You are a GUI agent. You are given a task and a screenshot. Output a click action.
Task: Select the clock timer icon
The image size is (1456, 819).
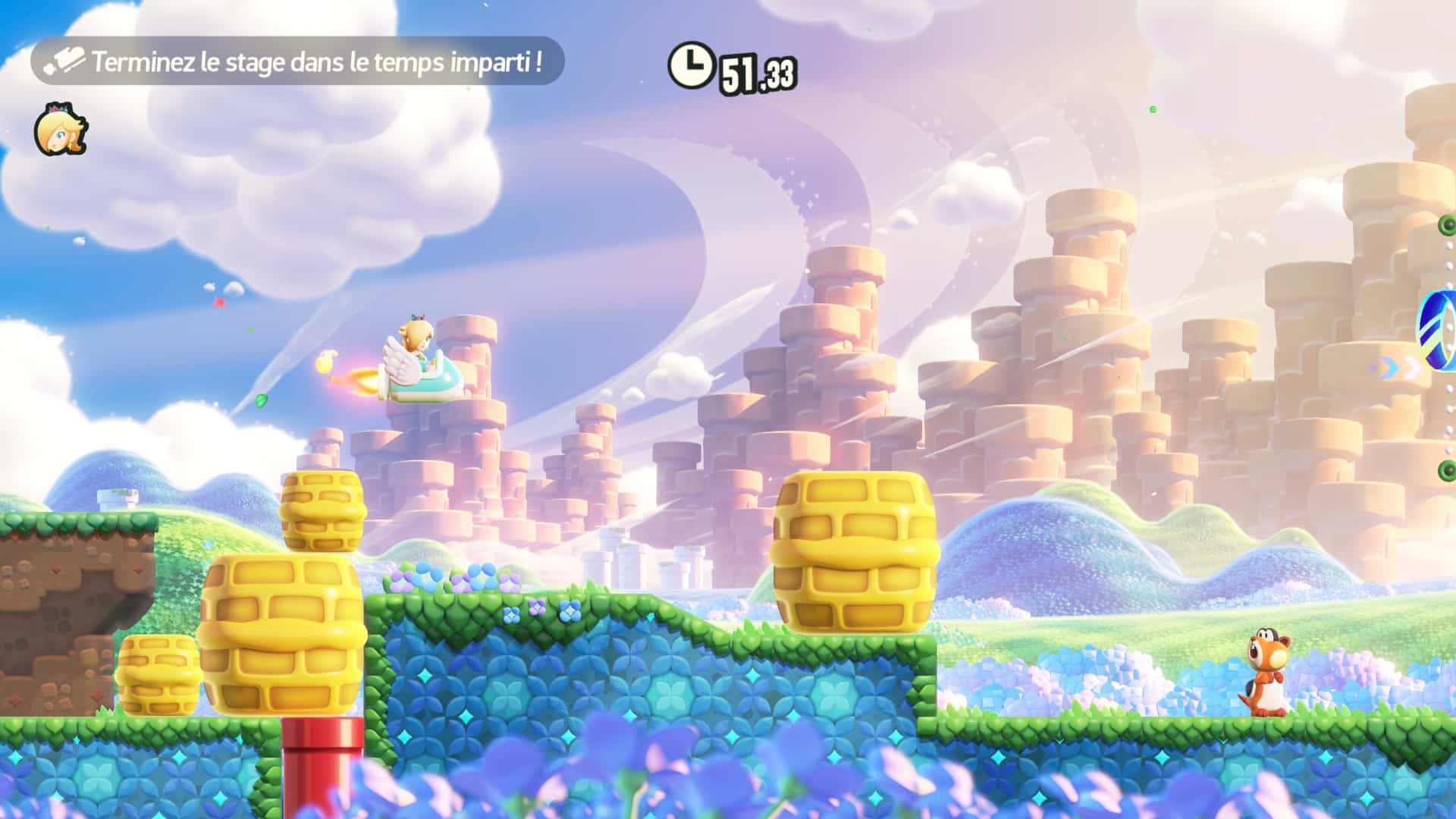point(692,64)
